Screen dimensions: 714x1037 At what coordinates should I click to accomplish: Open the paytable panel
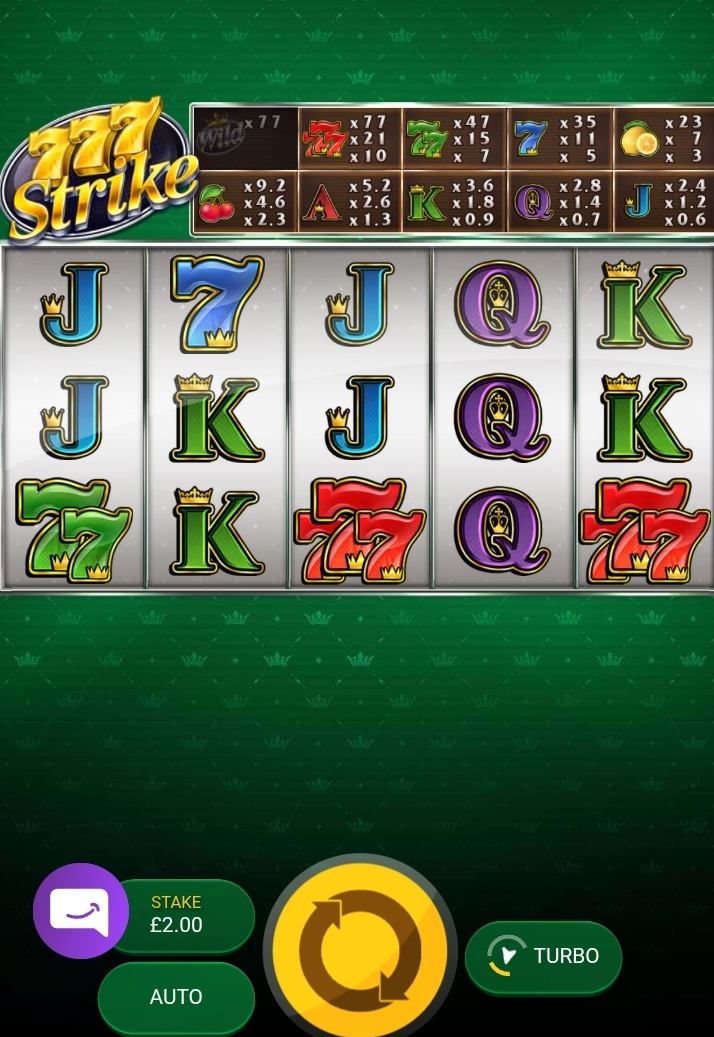click(452, 171)
